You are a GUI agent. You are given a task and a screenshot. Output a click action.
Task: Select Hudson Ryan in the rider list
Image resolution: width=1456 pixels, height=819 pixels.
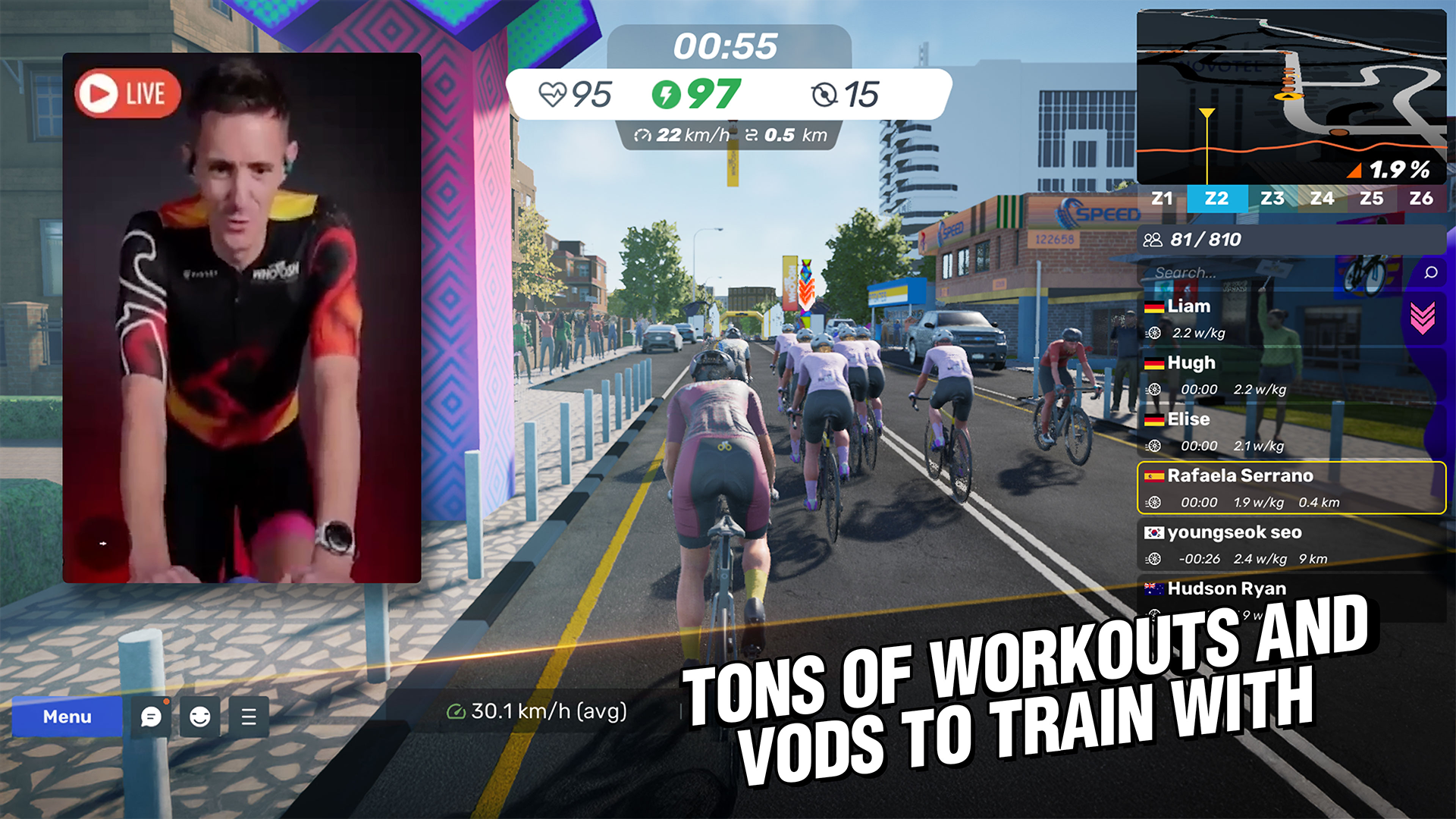[1227, 588]
